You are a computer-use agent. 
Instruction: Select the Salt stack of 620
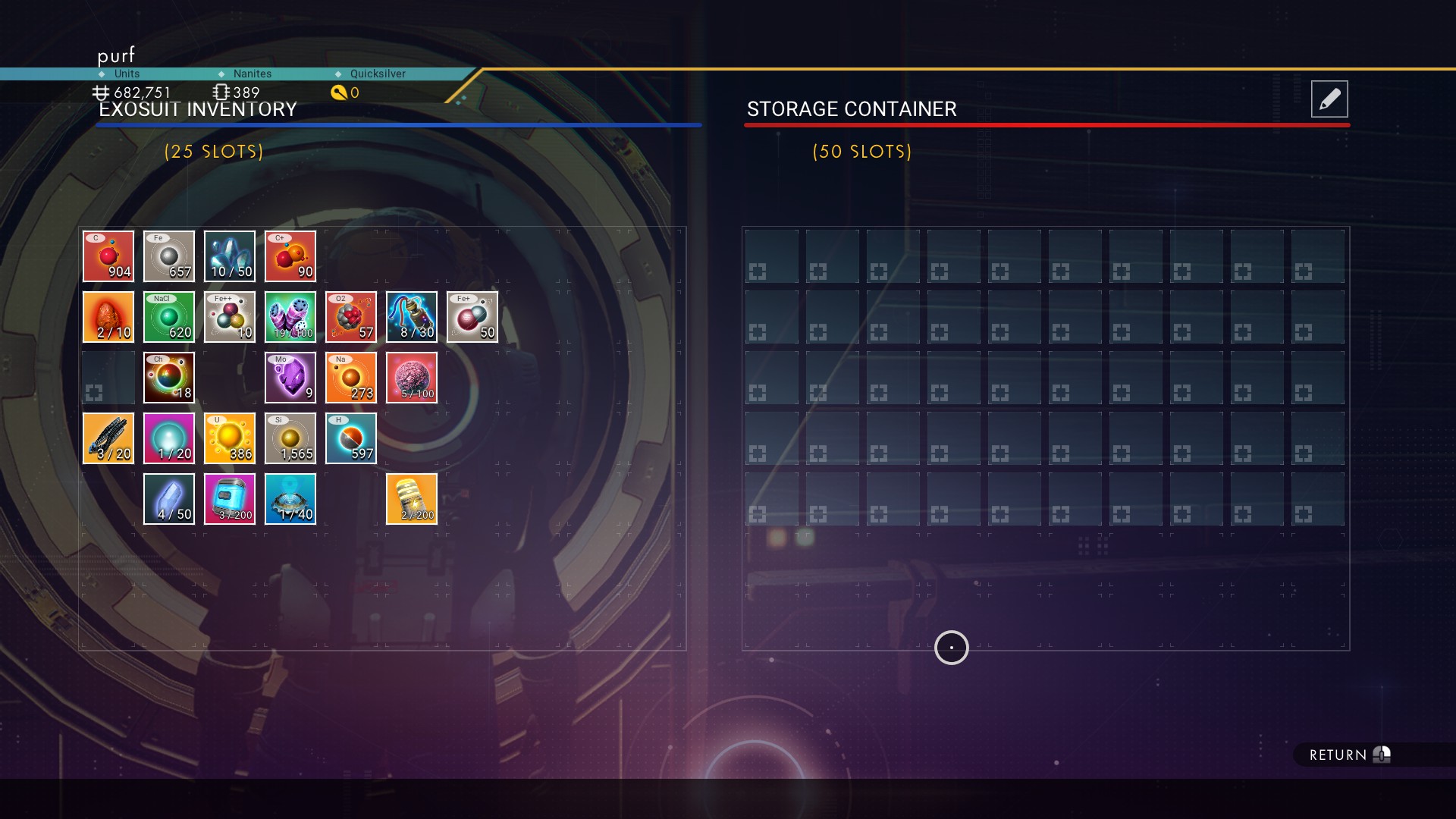169,317
